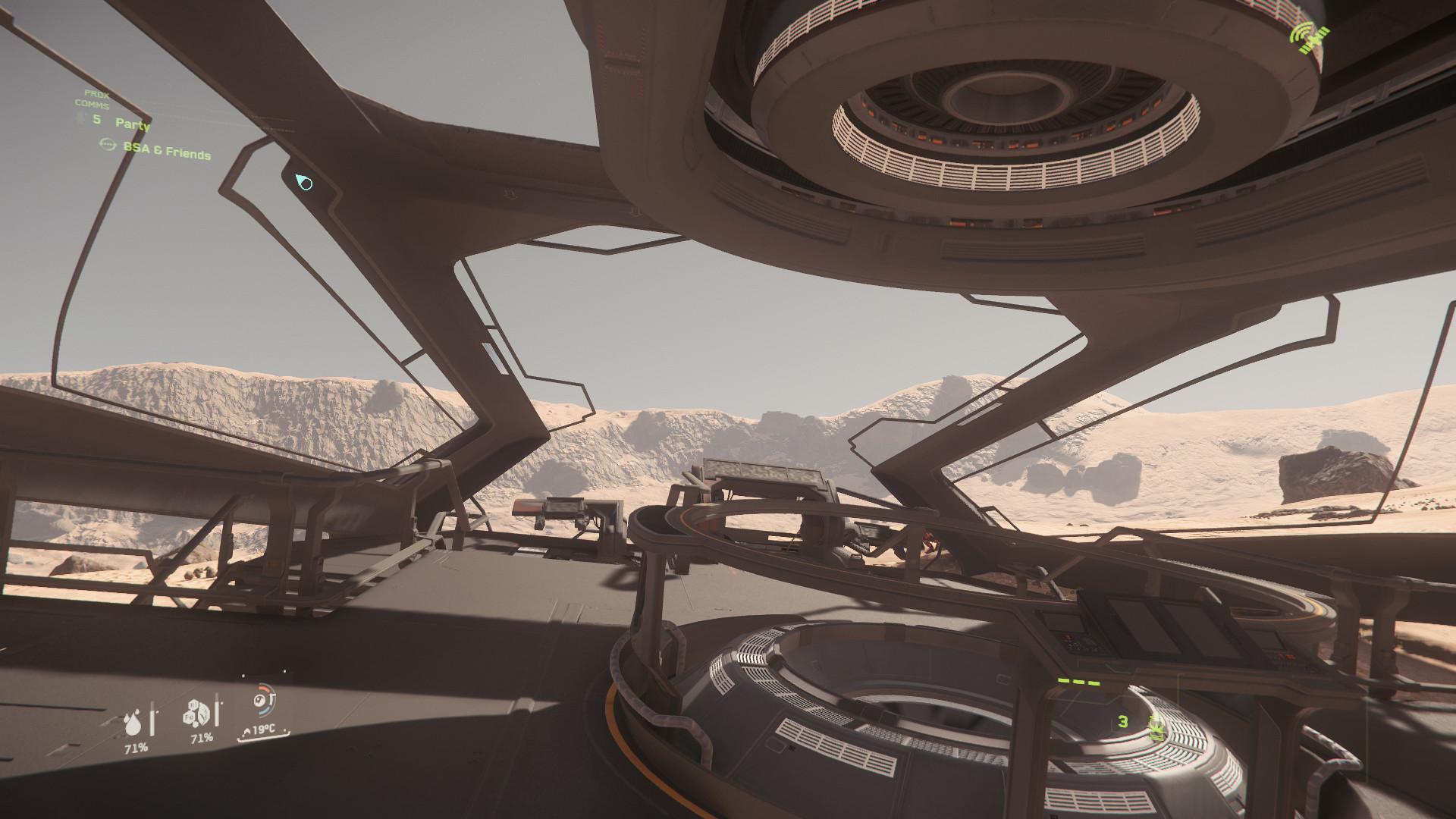Select the cyan waypoint marker on the canopy

click(x=304, y=181)
